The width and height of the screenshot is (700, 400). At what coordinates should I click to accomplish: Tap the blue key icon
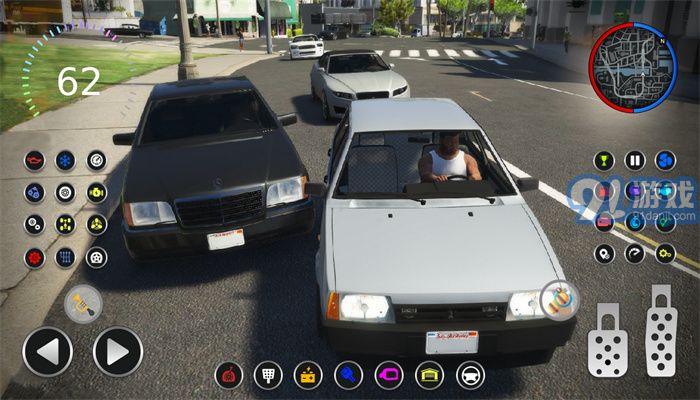348,376
